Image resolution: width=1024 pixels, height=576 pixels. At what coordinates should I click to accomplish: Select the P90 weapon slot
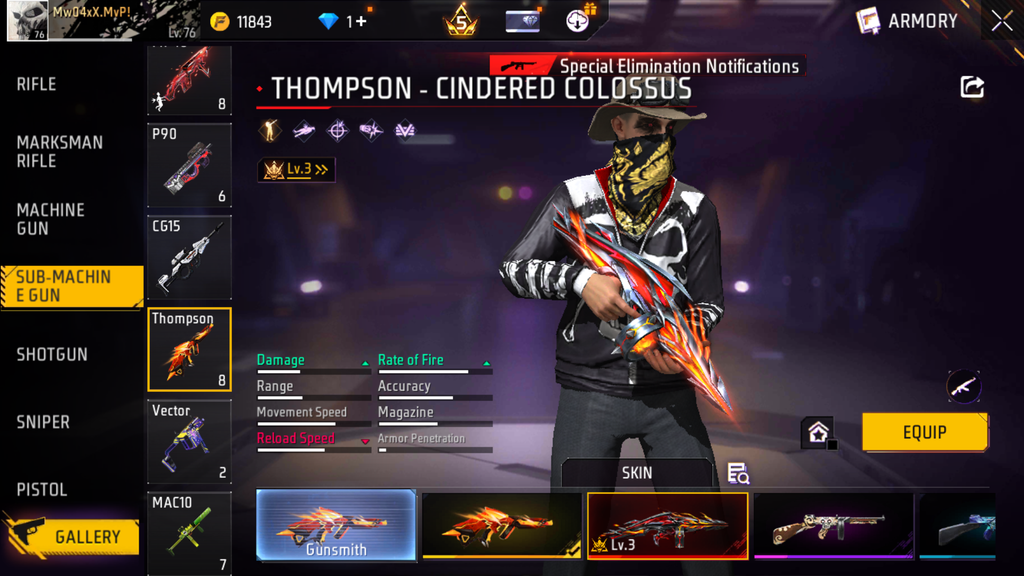[189, 165]
